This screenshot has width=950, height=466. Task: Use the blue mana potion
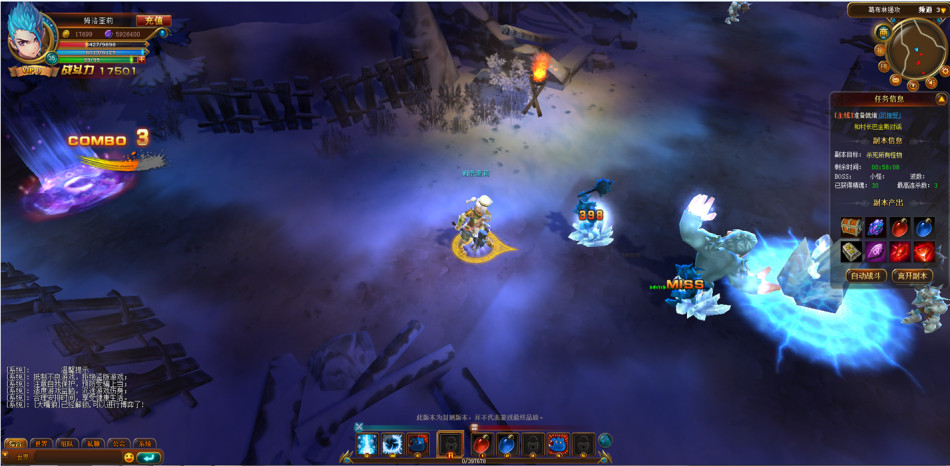pos(507,443)
